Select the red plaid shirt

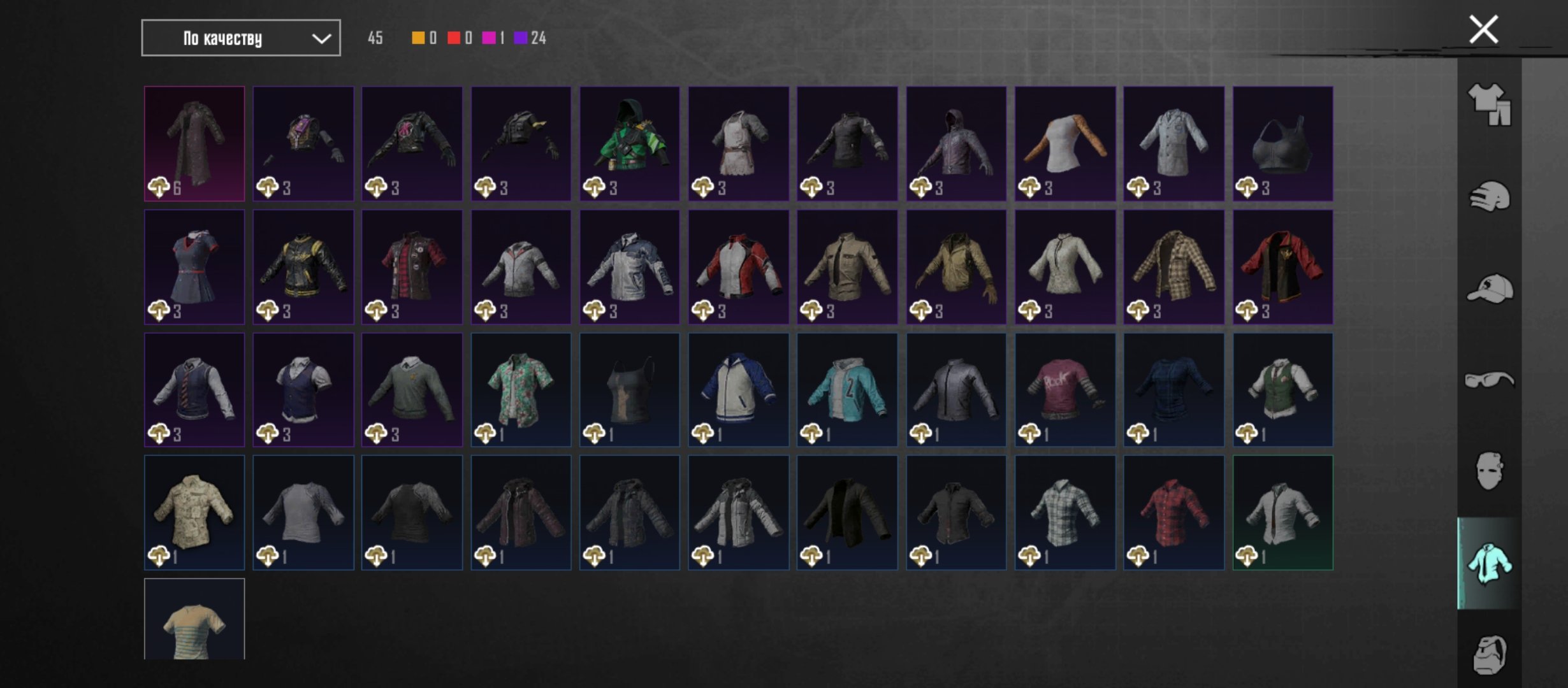pyautogui.click(x=1173, y=512)
